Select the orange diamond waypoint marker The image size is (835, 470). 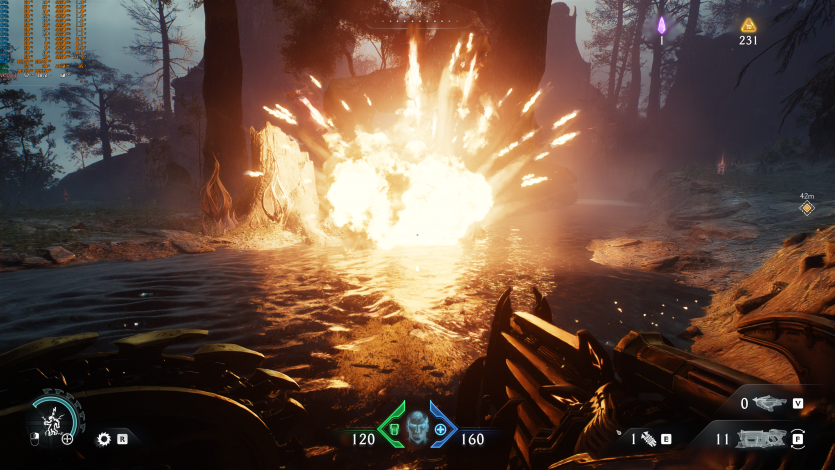(x=807, y=209)
